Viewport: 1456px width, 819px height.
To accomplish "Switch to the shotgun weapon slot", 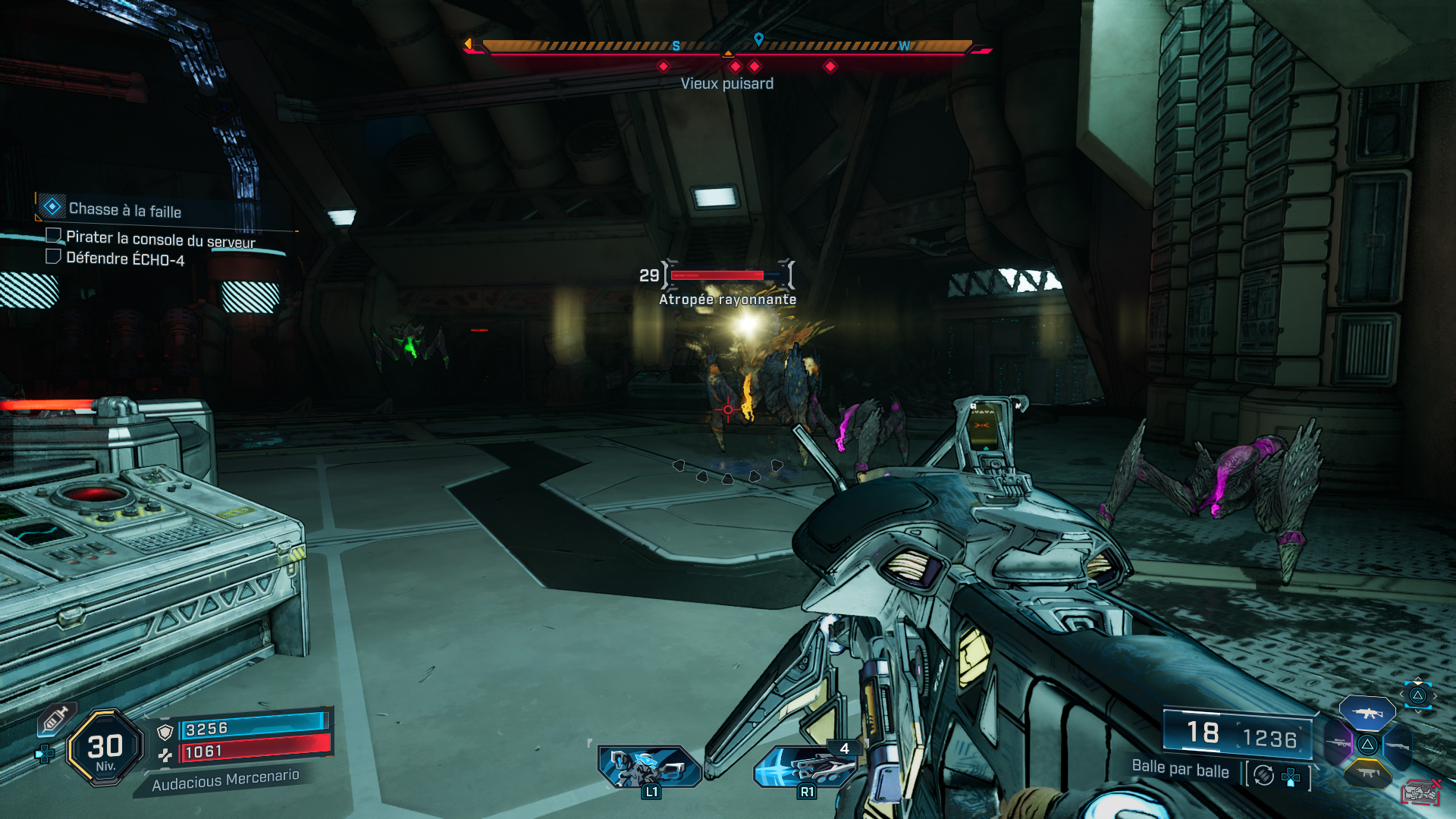I will pos(1397,745).
